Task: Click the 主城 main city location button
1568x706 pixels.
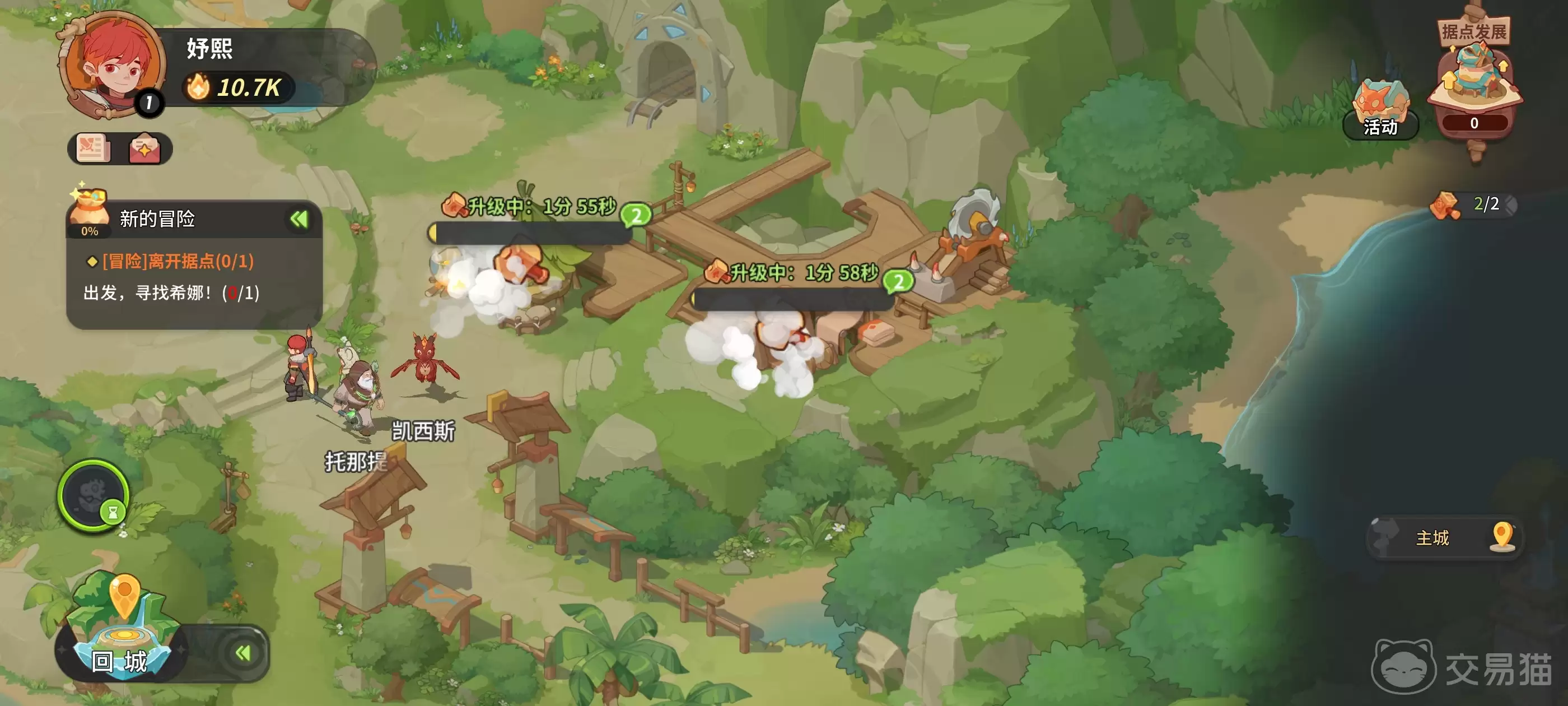Action: [x=1444, y=537]
